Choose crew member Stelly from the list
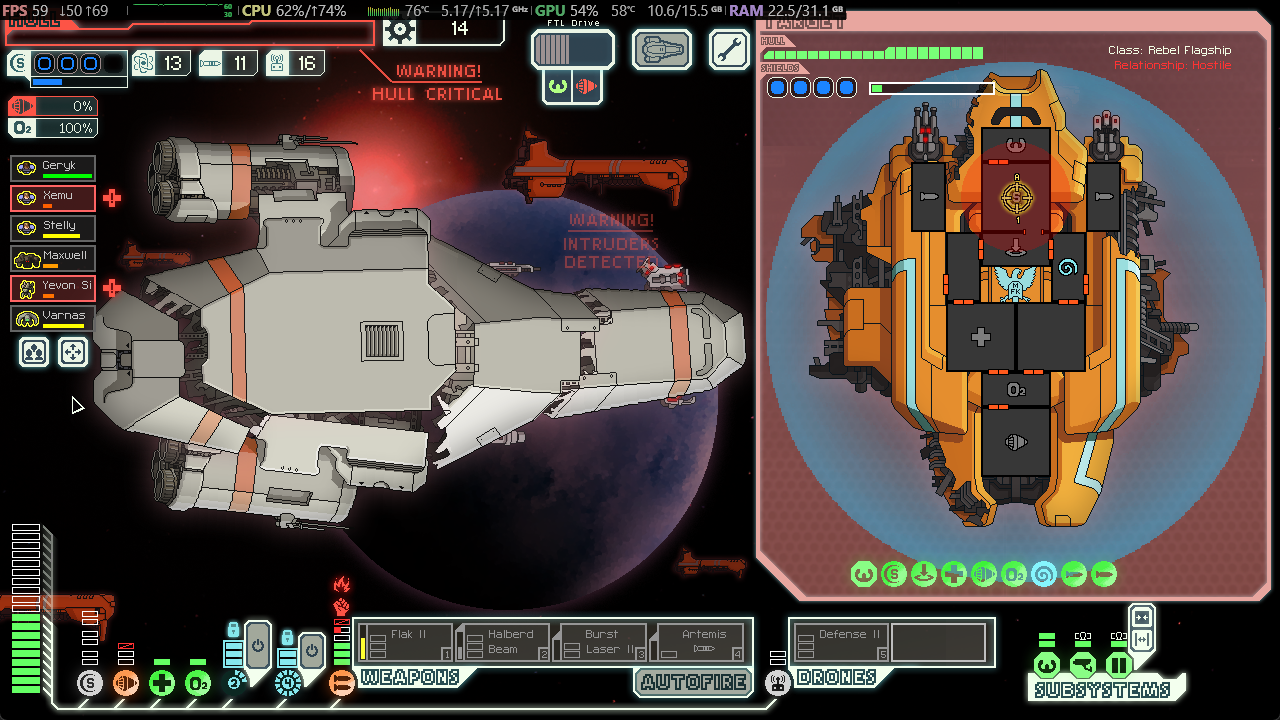Viewport: 1280px width, 720px height. [x=54, y=228]
